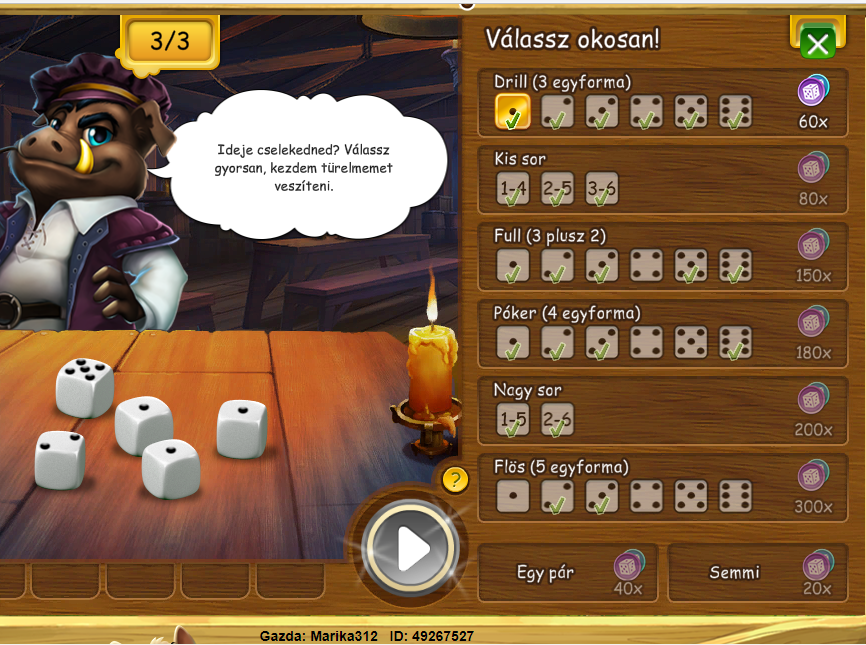Select the one-dot die in the Full row
This screenshot has height=645, width=866.
click(513, 266)
